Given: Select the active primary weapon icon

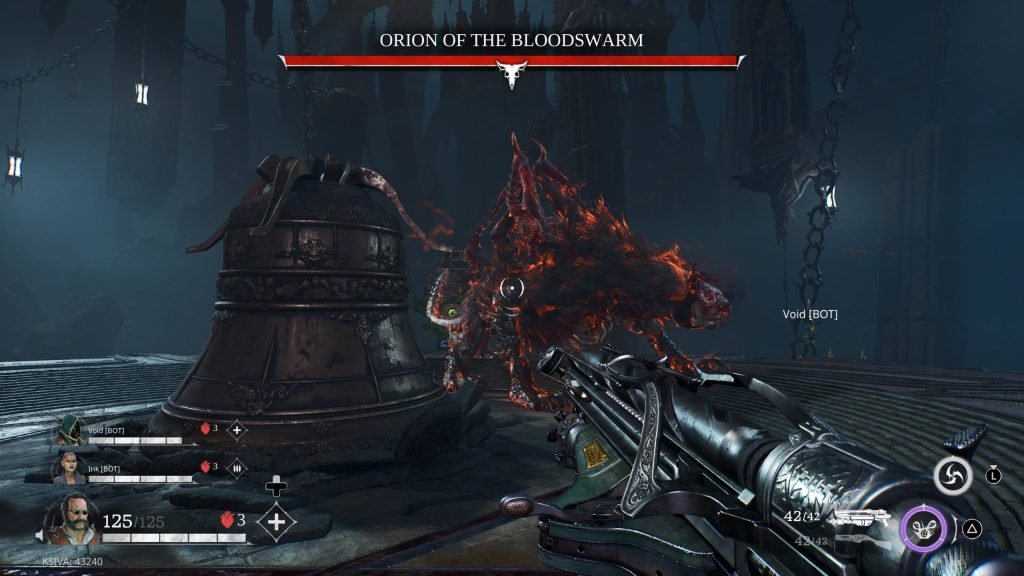Looking at the screenshot, I should coord(860,517).
